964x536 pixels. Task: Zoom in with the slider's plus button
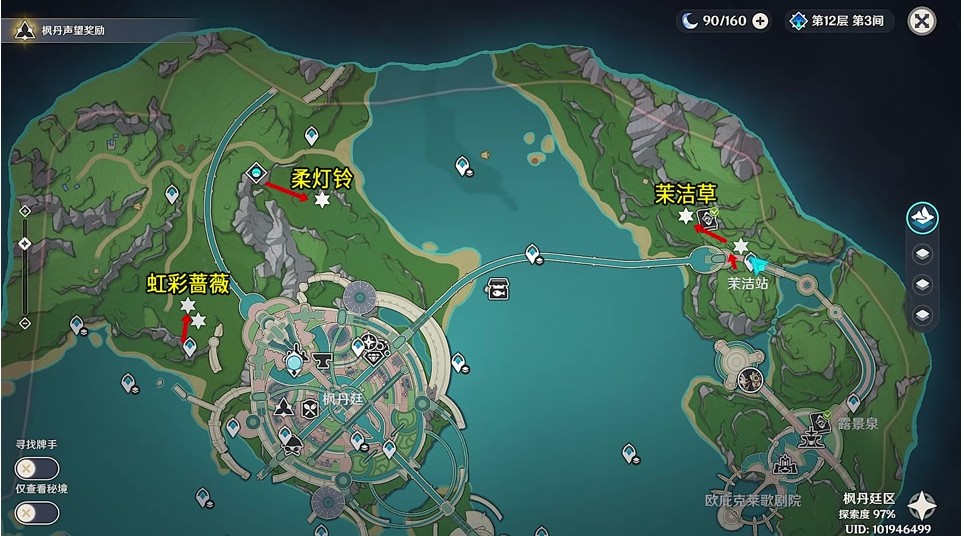click(25, 208)
